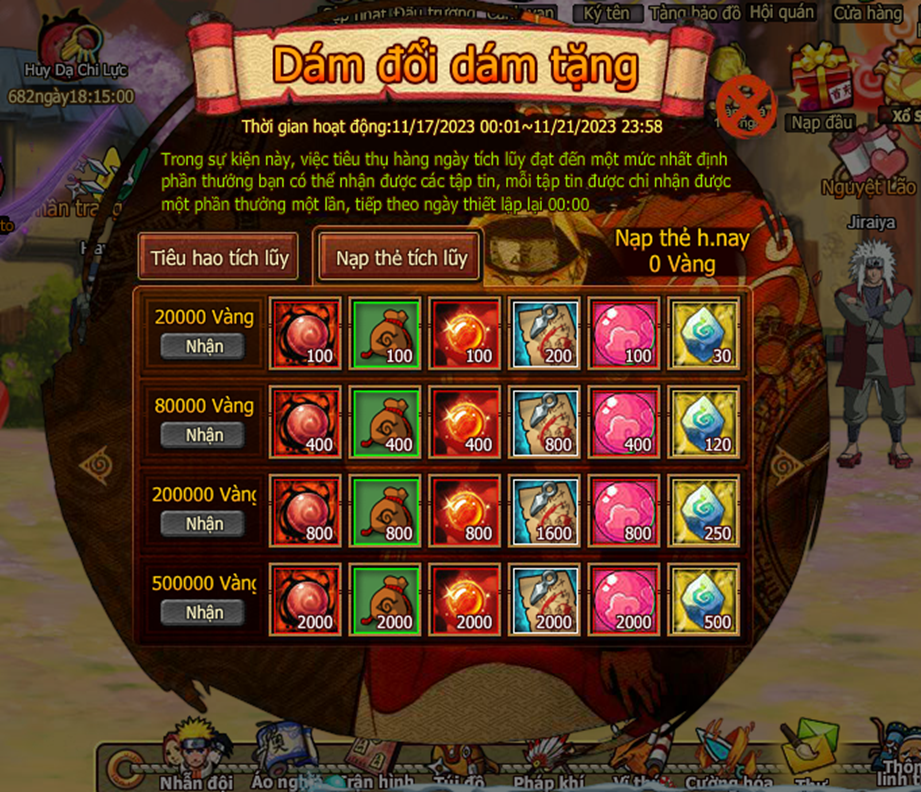
Task: Go to Hội quán
Action: pos(781,13)
